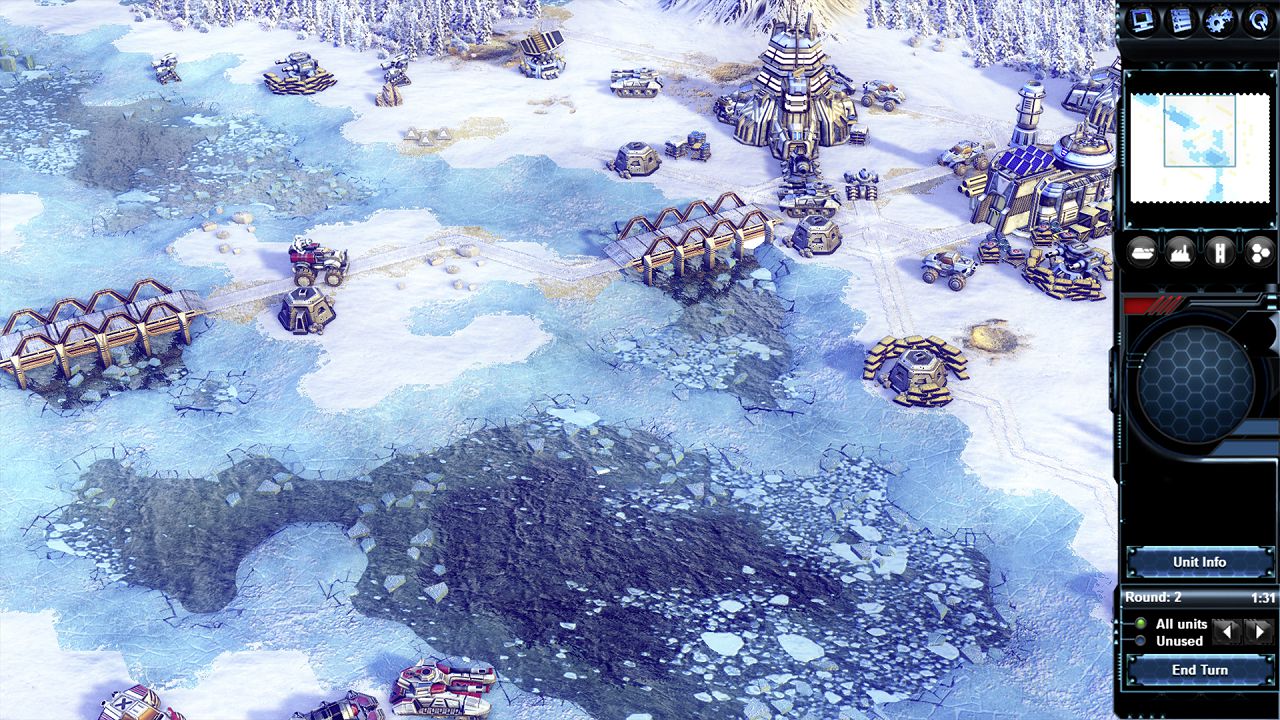The height and width of the screenshot is (720, 1280).
Task: Toggle the hexagon resources filter icon
Action: tap(1258, 252)
